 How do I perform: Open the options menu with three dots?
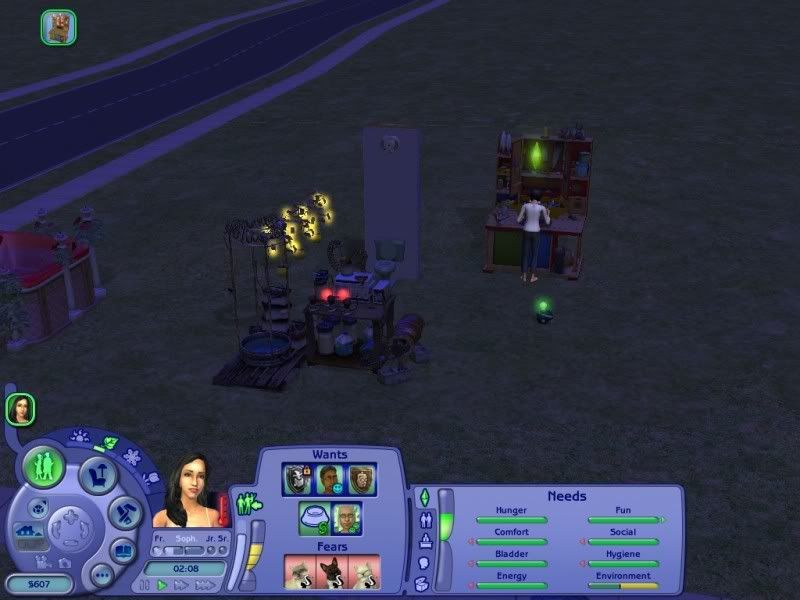pos(101,575)
